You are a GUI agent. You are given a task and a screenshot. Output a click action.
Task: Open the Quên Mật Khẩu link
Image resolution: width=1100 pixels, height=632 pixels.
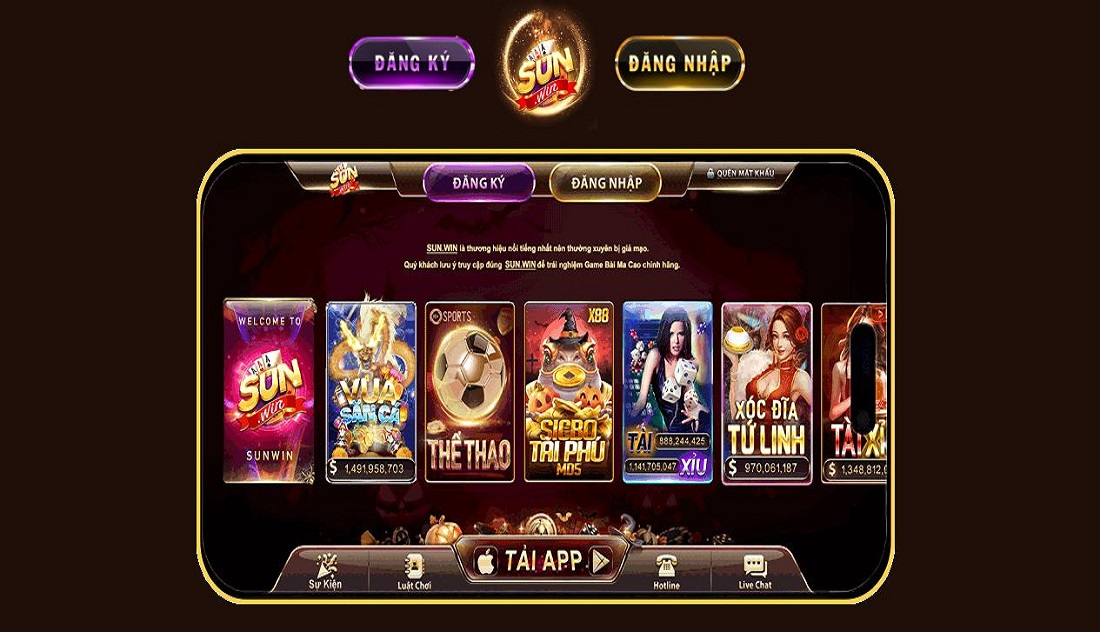point(741,173)
